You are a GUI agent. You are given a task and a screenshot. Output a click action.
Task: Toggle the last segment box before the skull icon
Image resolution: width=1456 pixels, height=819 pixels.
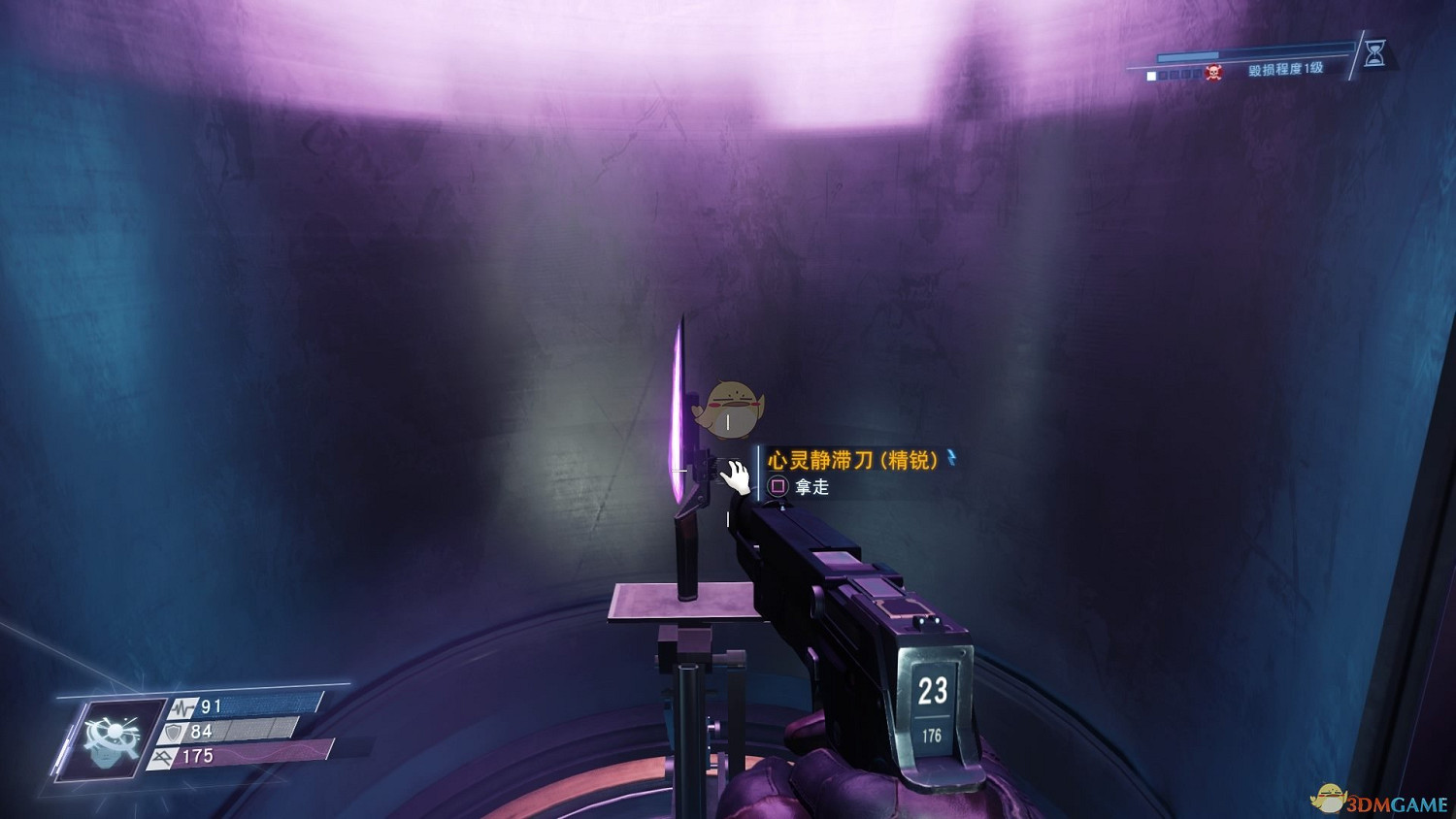tap(1195, 74)
